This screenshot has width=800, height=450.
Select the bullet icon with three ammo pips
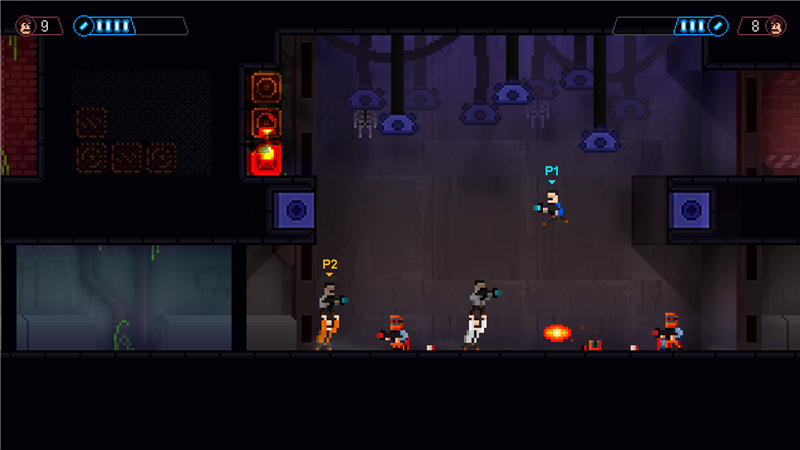(x=716, y=26)
